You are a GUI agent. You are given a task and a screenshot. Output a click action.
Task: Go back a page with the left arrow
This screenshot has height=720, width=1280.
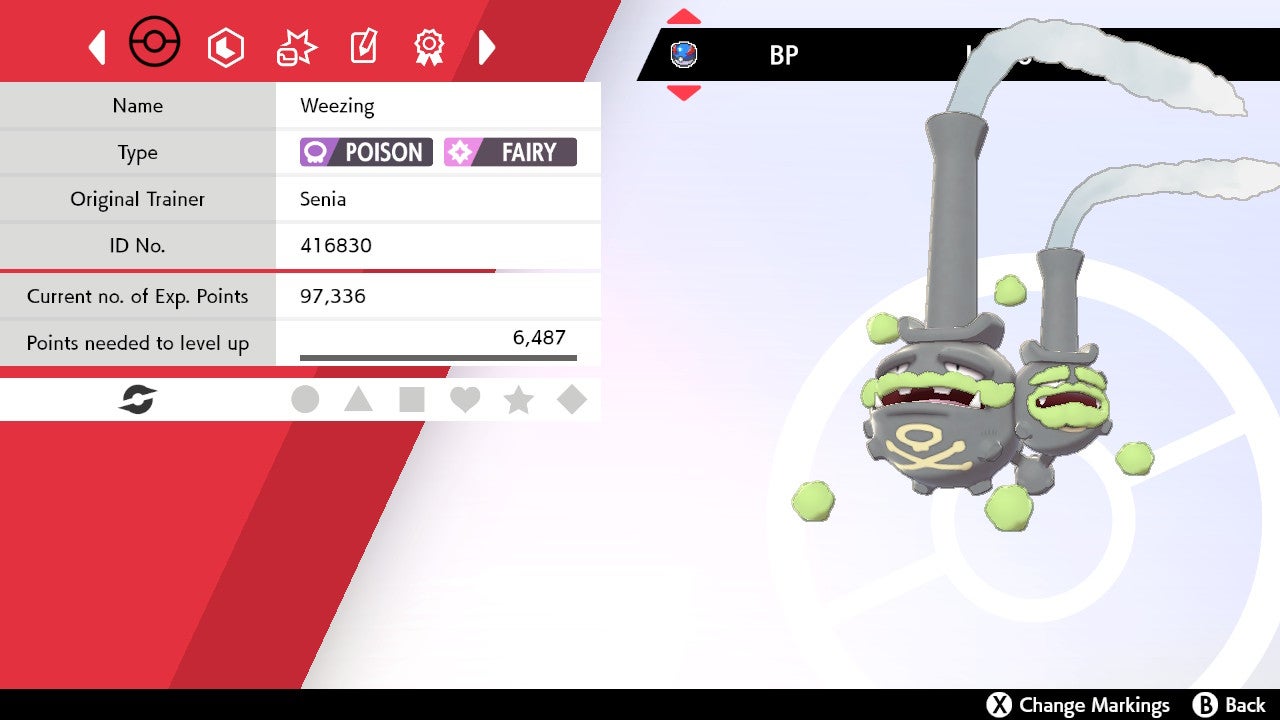pyautogui.click(x=97, y=46)
